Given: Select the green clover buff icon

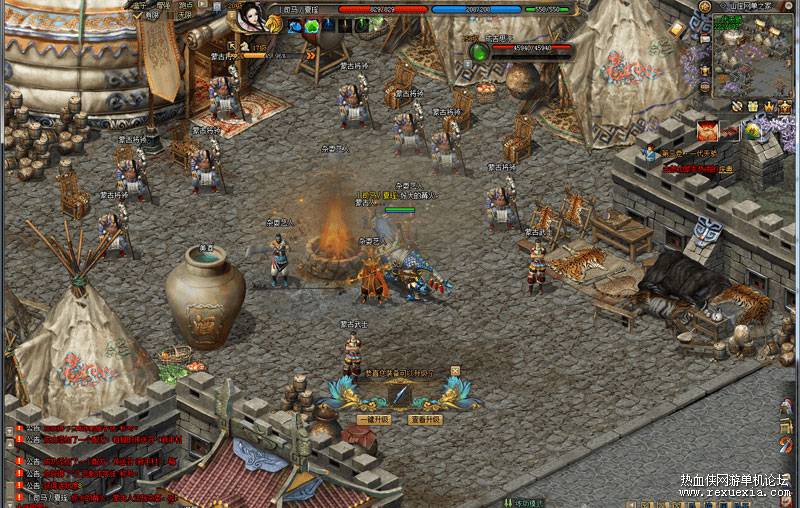Looking at the screenshot, I should [312, 27].
